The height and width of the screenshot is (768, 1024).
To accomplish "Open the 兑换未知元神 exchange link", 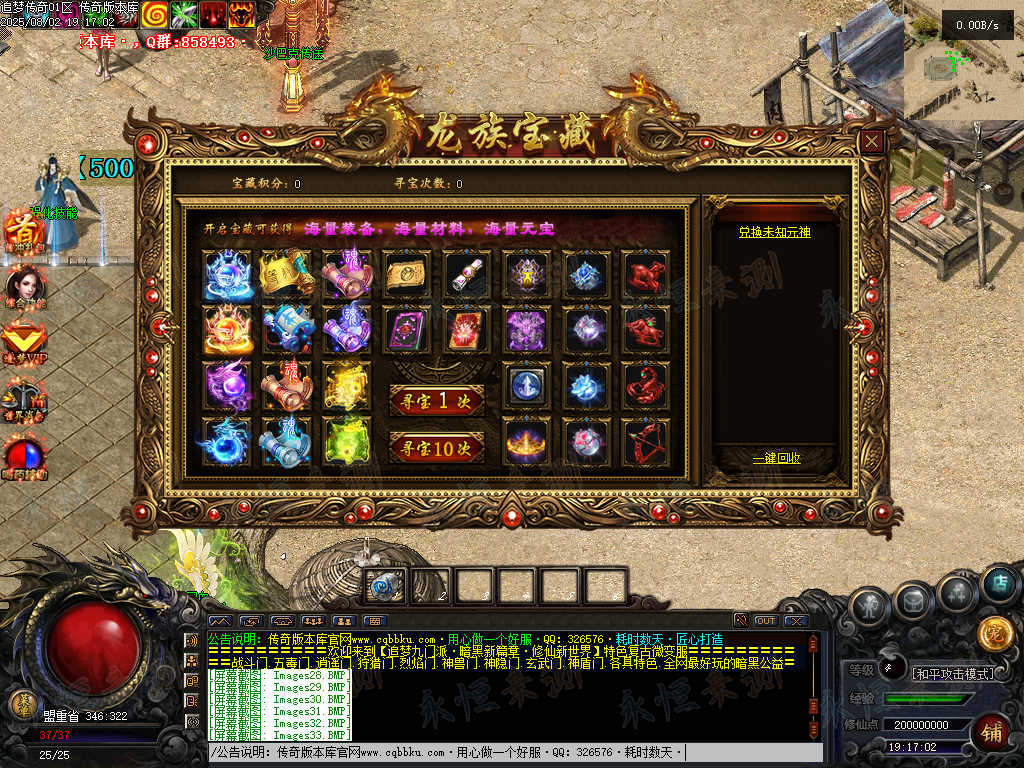I will pyautogui.click(x=774, y=232).
